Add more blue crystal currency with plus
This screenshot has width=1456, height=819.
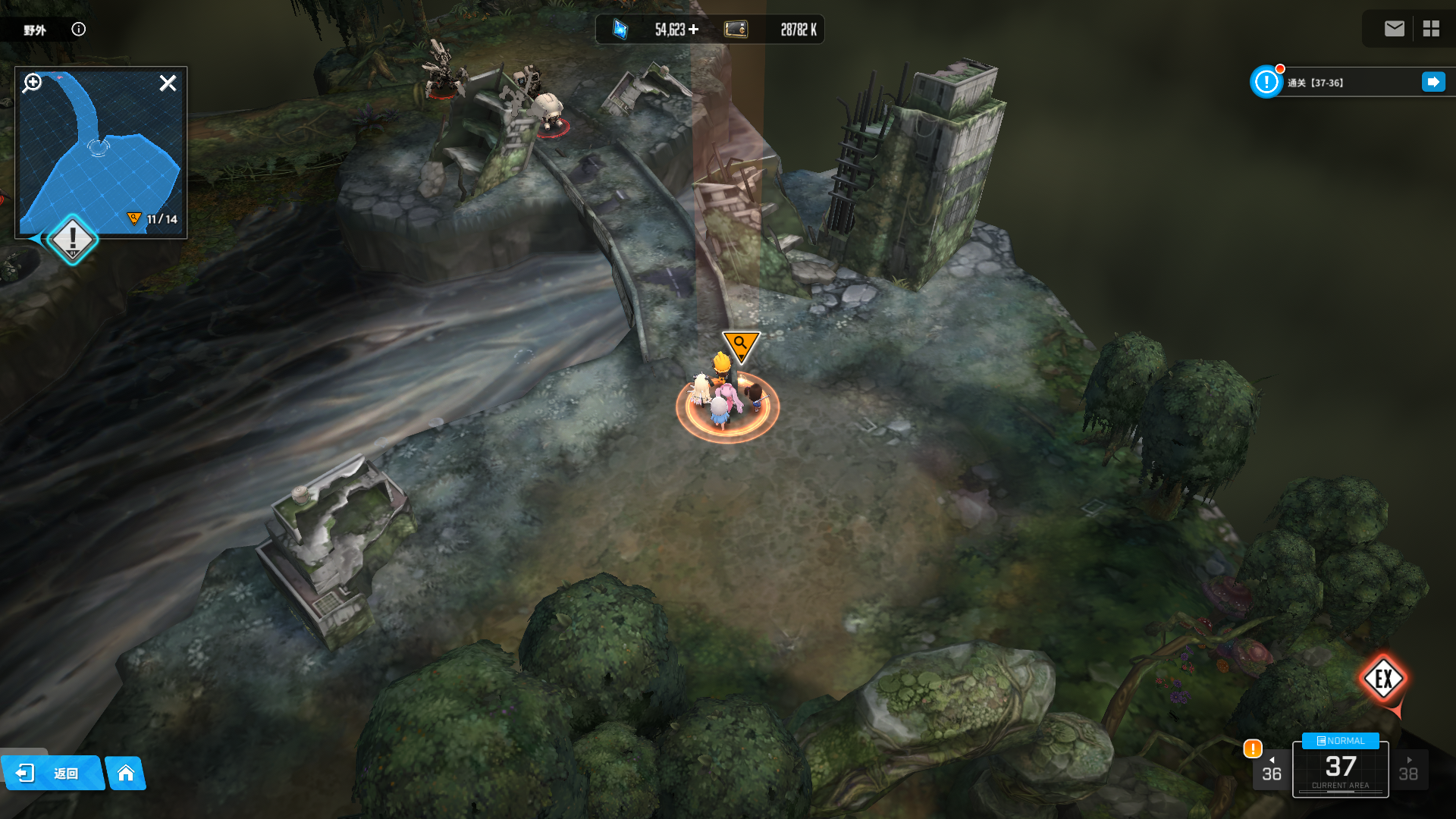(694, 30)
